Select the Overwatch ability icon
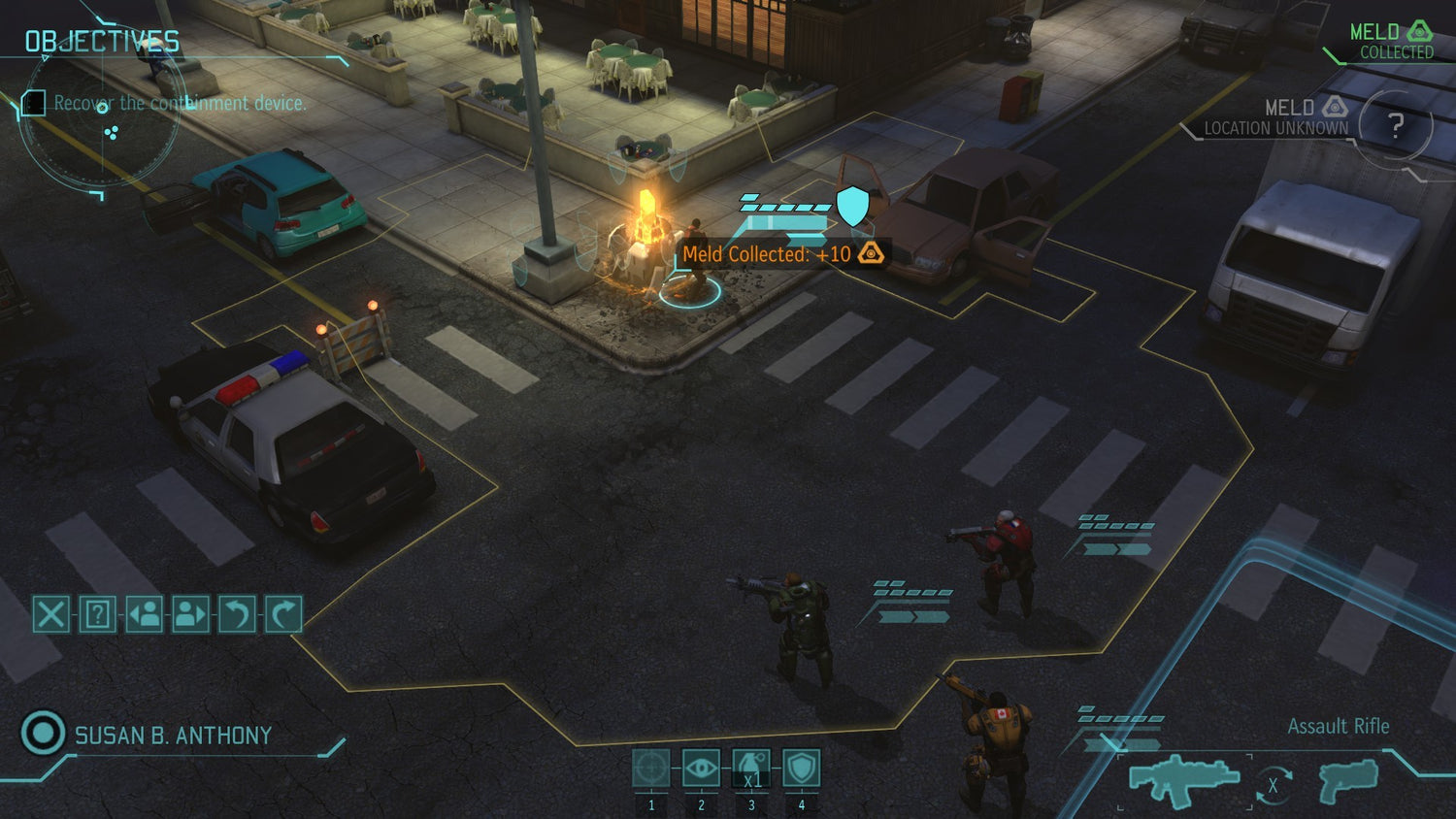 pyautogui.click(x=701, y=767)
